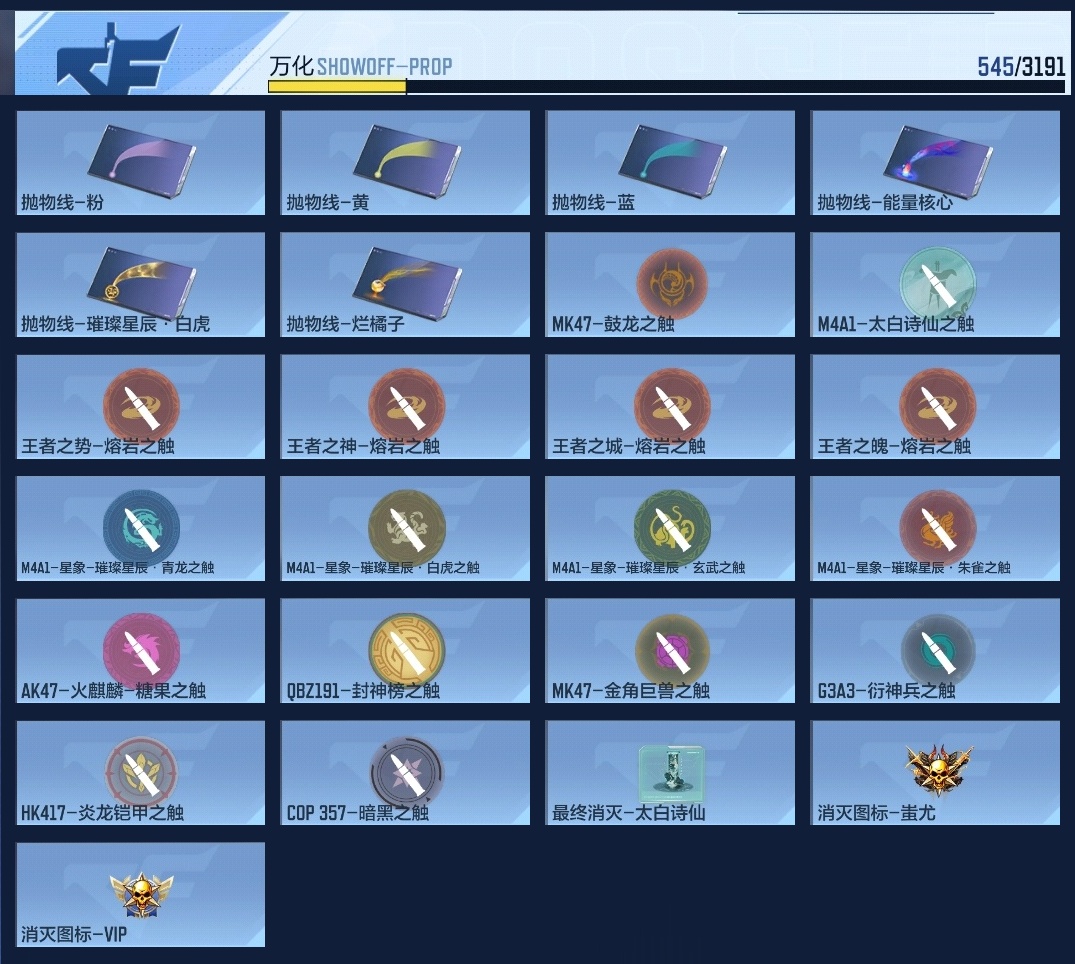Select the G3A3-衍神兵之触 item

(935, 650)
